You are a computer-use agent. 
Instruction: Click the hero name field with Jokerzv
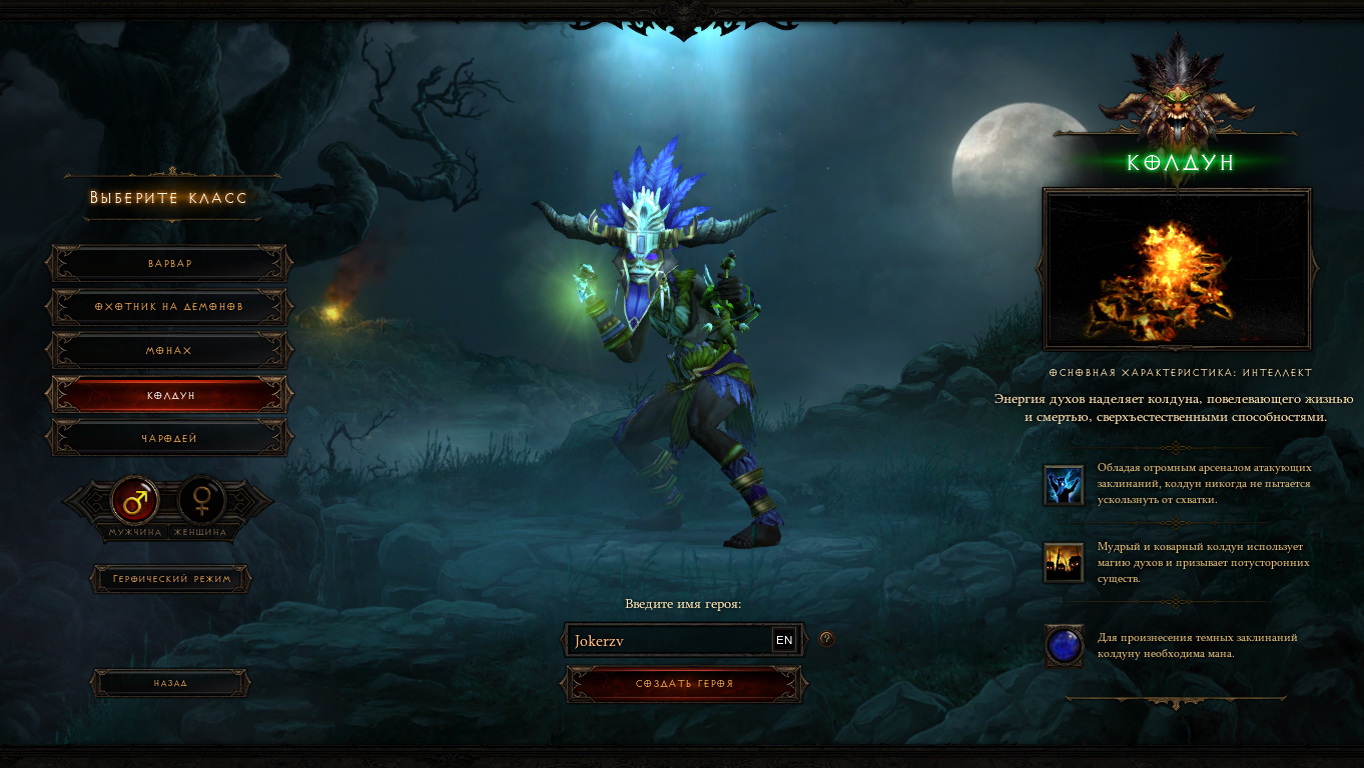pyautogui.click(x=668, y=641)
